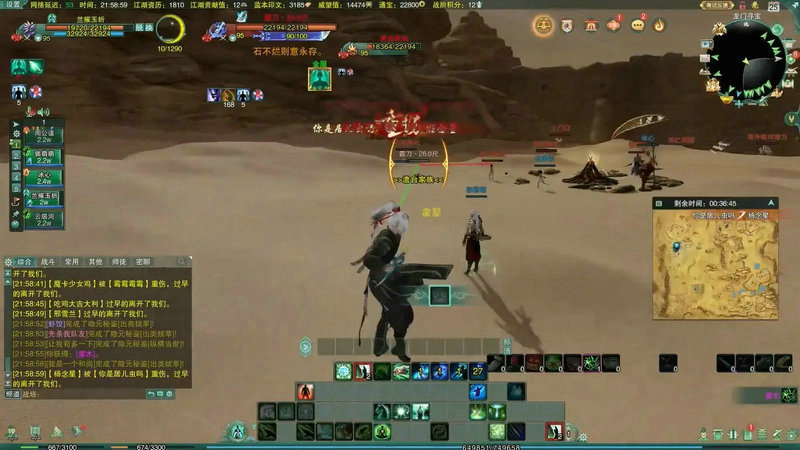This screenshot has width=800, height=450.
Task: Click the 金展 target portrait icon
Action: [318, 80]
